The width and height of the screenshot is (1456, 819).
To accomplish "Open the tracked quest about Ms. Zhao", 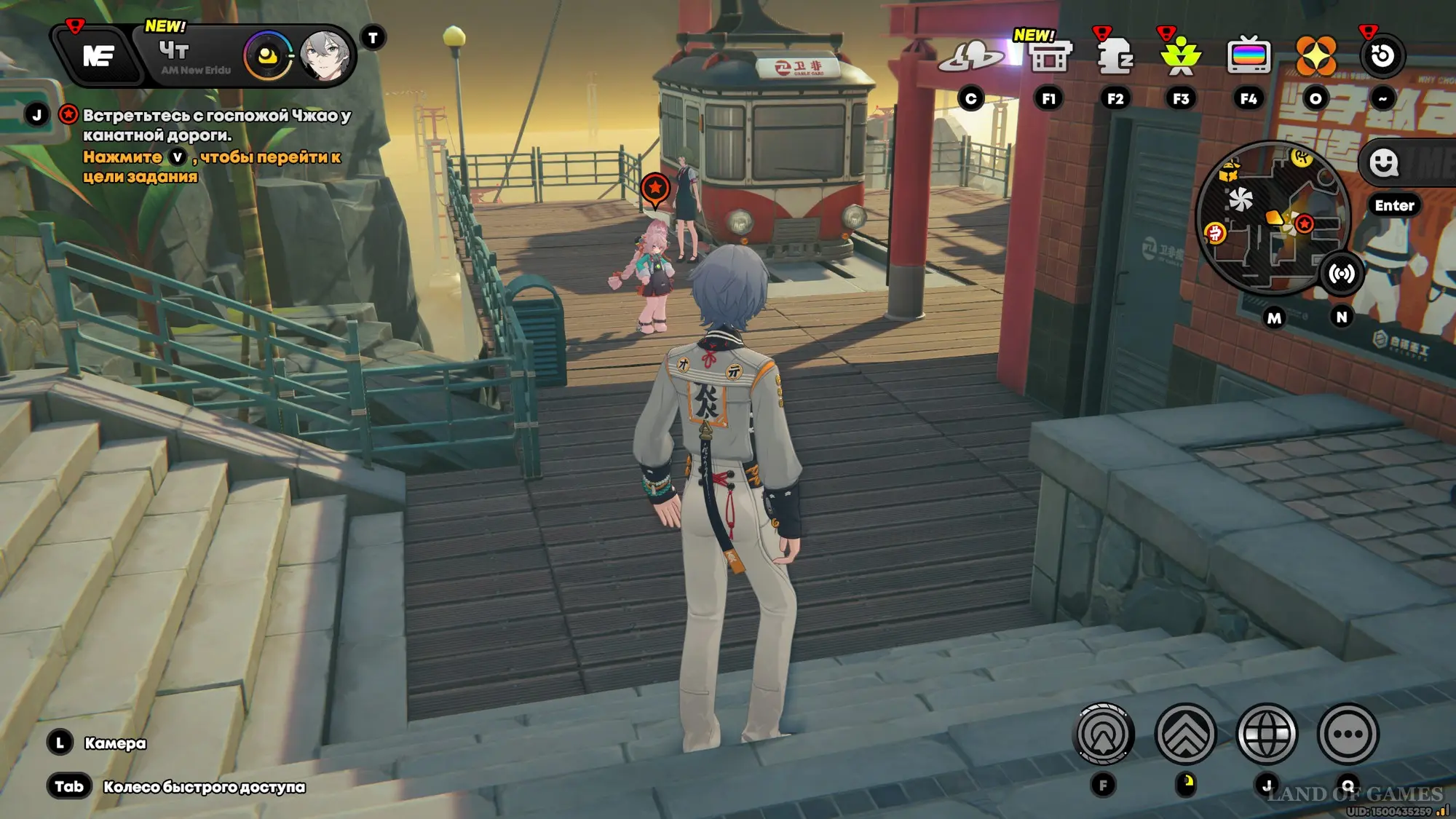I will pos(216,125).
